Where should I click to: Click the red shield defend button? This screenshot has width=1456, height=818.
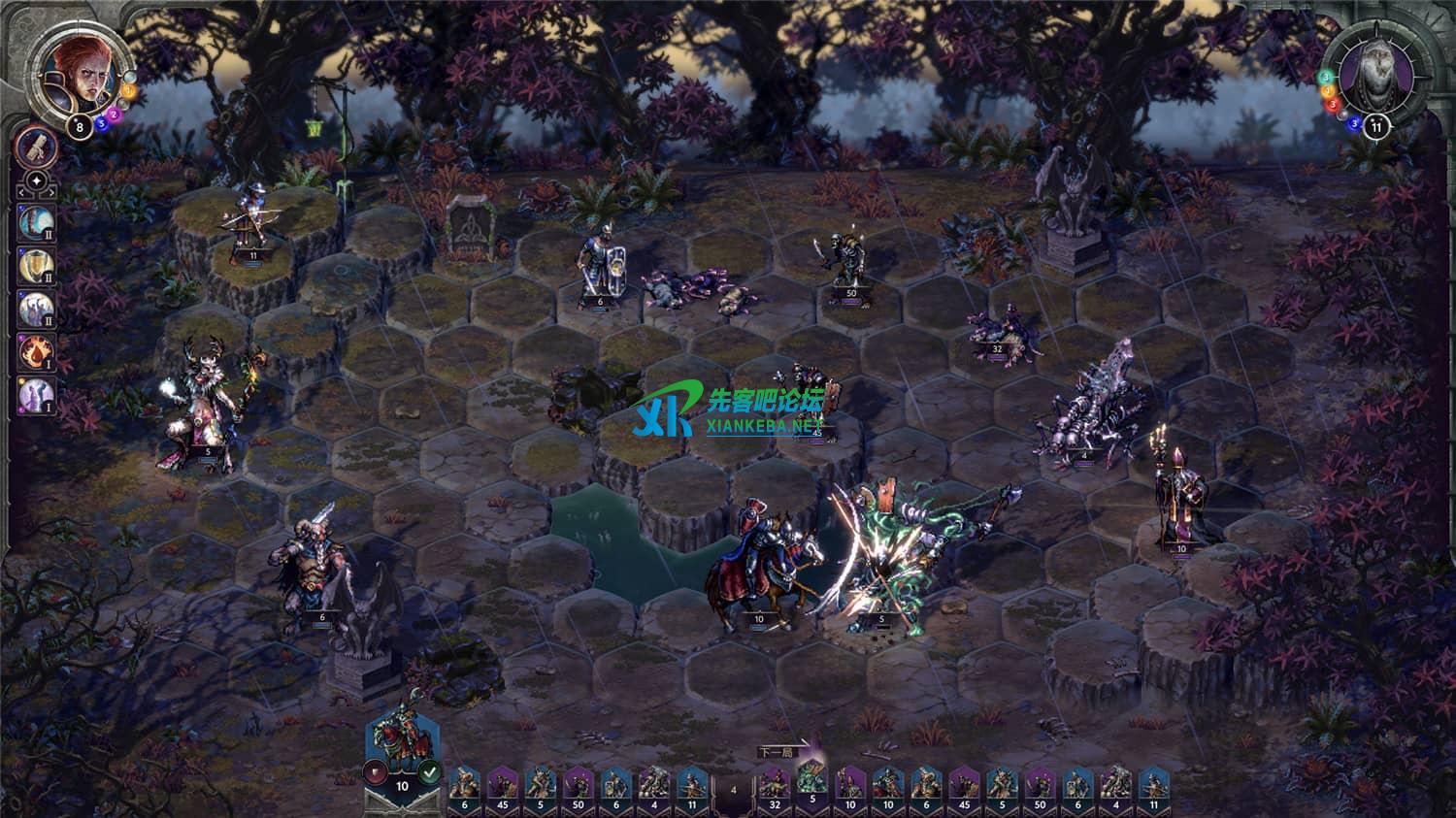(x=376, y=772)
